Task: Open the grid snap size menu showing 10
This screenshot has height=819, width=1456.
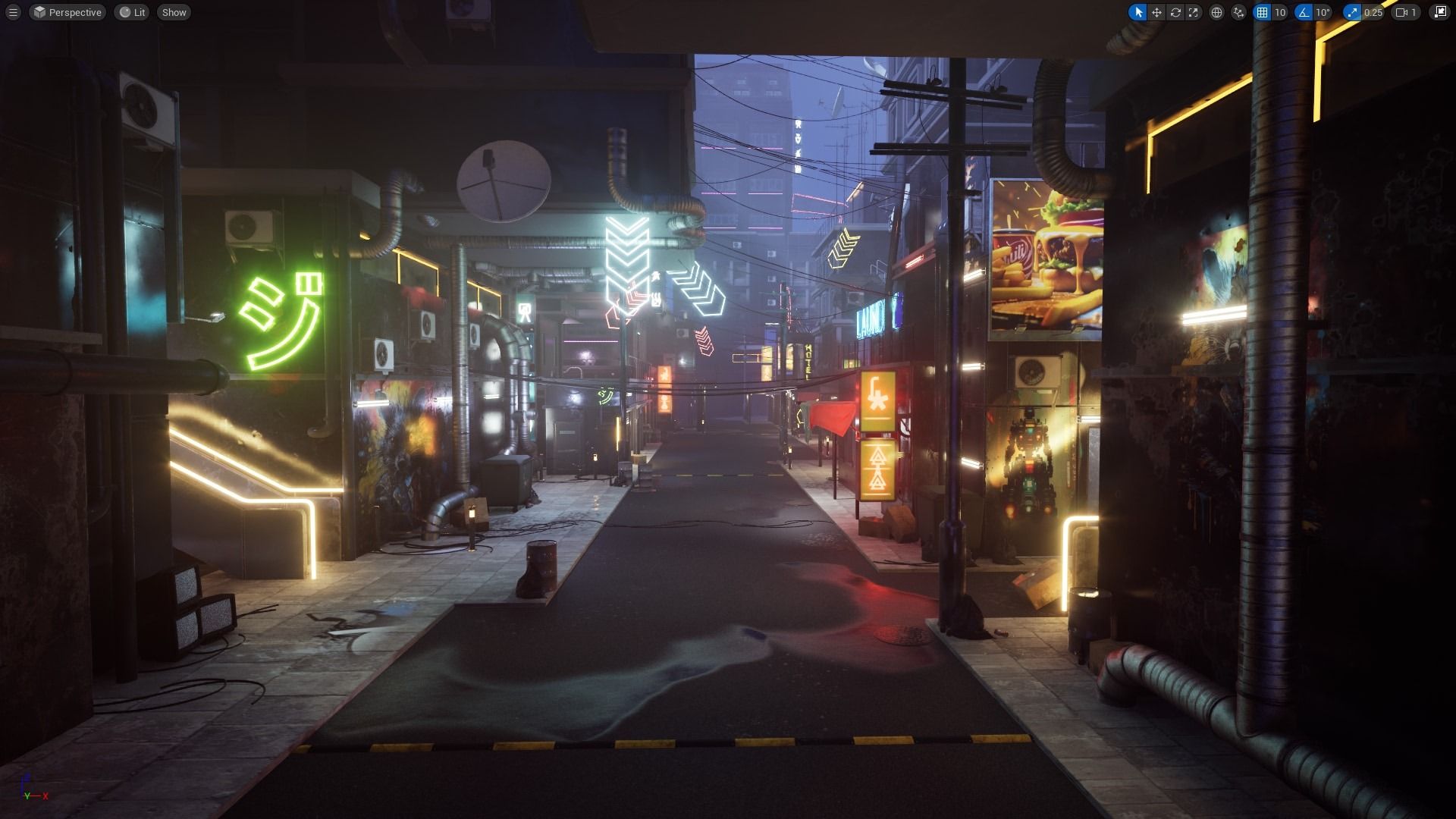Action: click(1281, 12)
